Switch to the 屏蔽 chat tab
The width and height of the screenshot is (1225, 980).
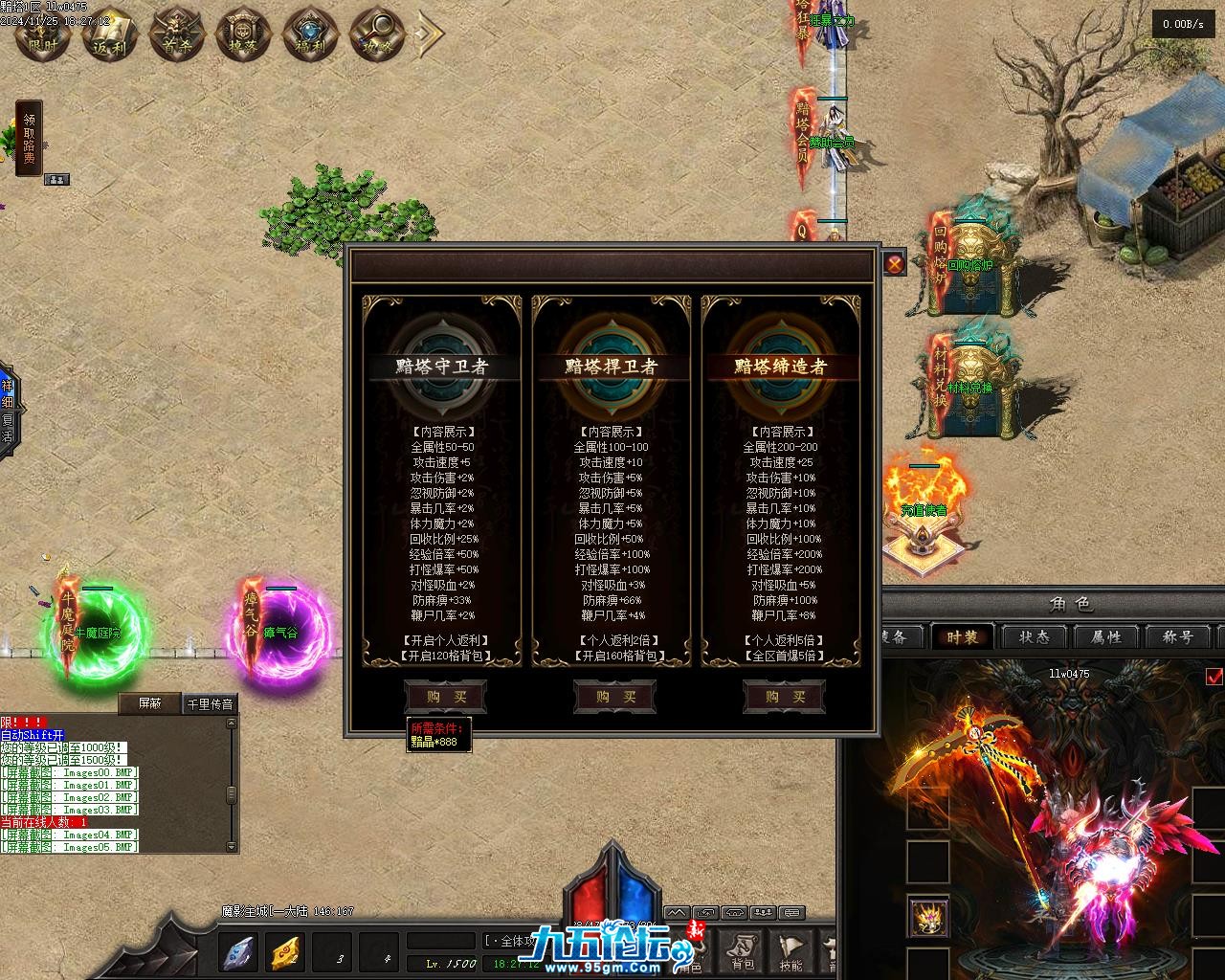[149, 703]
